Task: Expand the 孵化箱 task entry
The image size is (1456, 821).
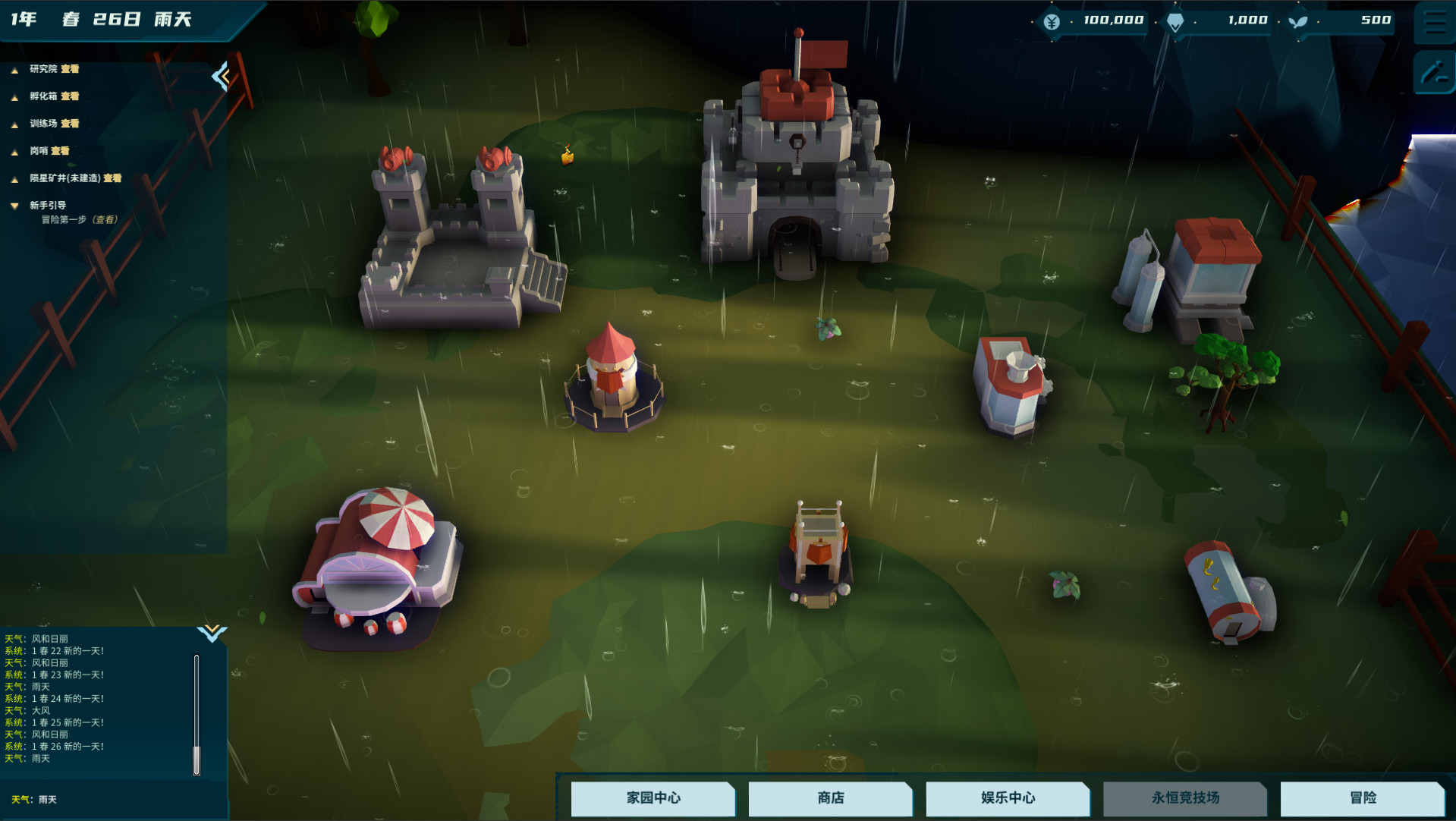Action: [x=14, y=96]
